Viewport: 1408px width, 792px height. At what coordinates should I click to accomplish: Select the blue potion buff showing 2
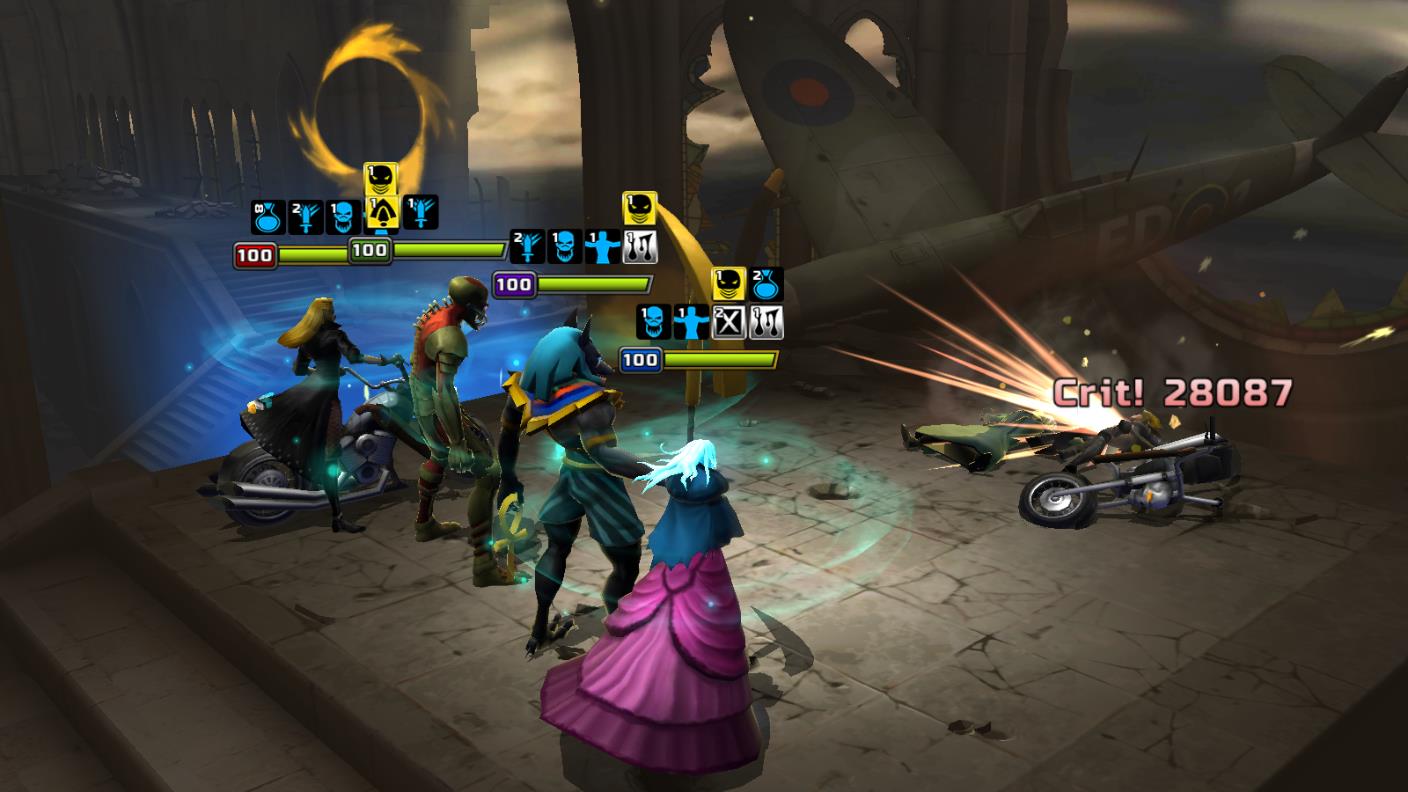tap(766, 283)
